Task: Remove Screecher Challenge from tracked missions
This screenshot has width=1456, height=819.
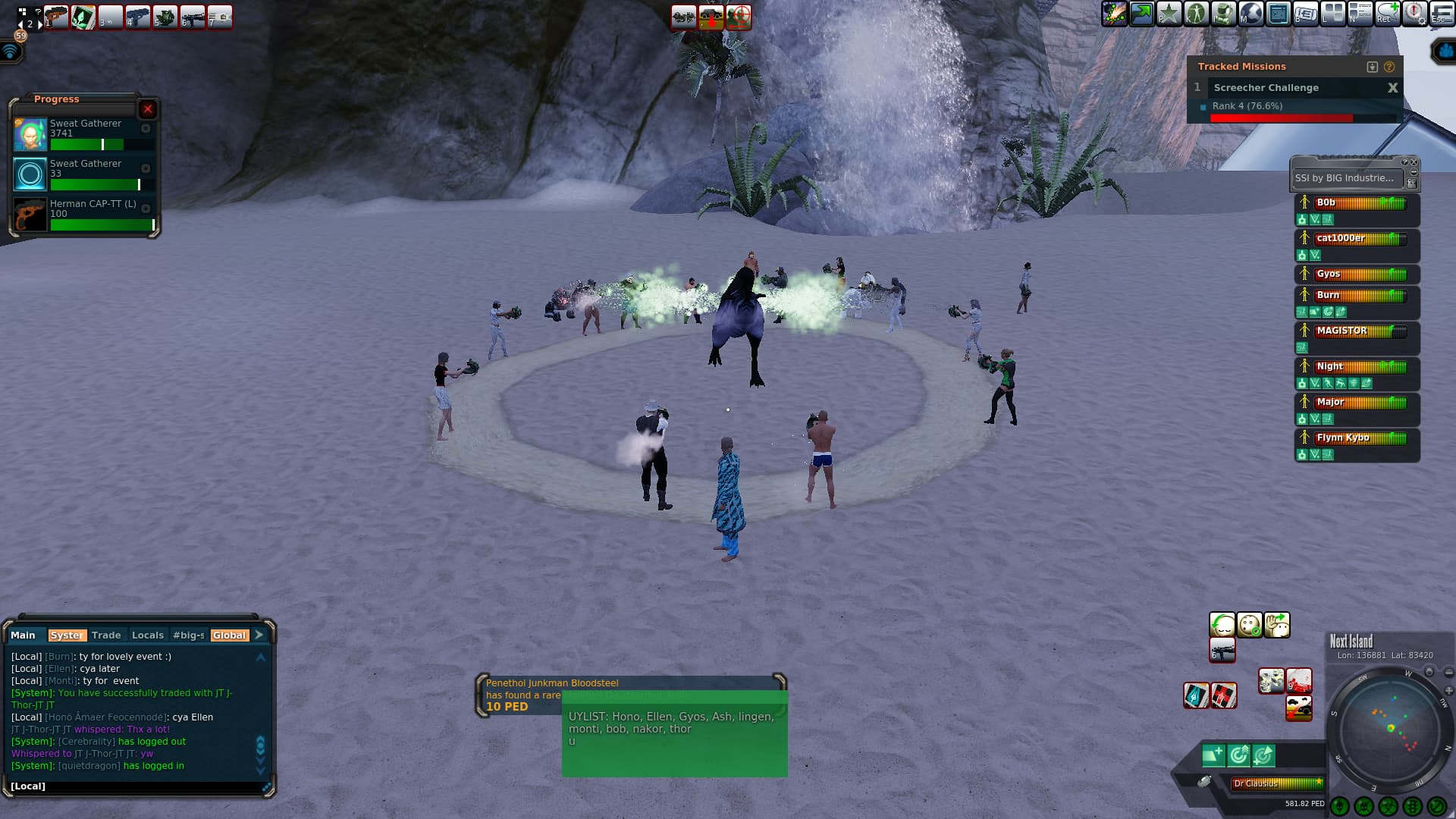Action: pos(1392,88)
